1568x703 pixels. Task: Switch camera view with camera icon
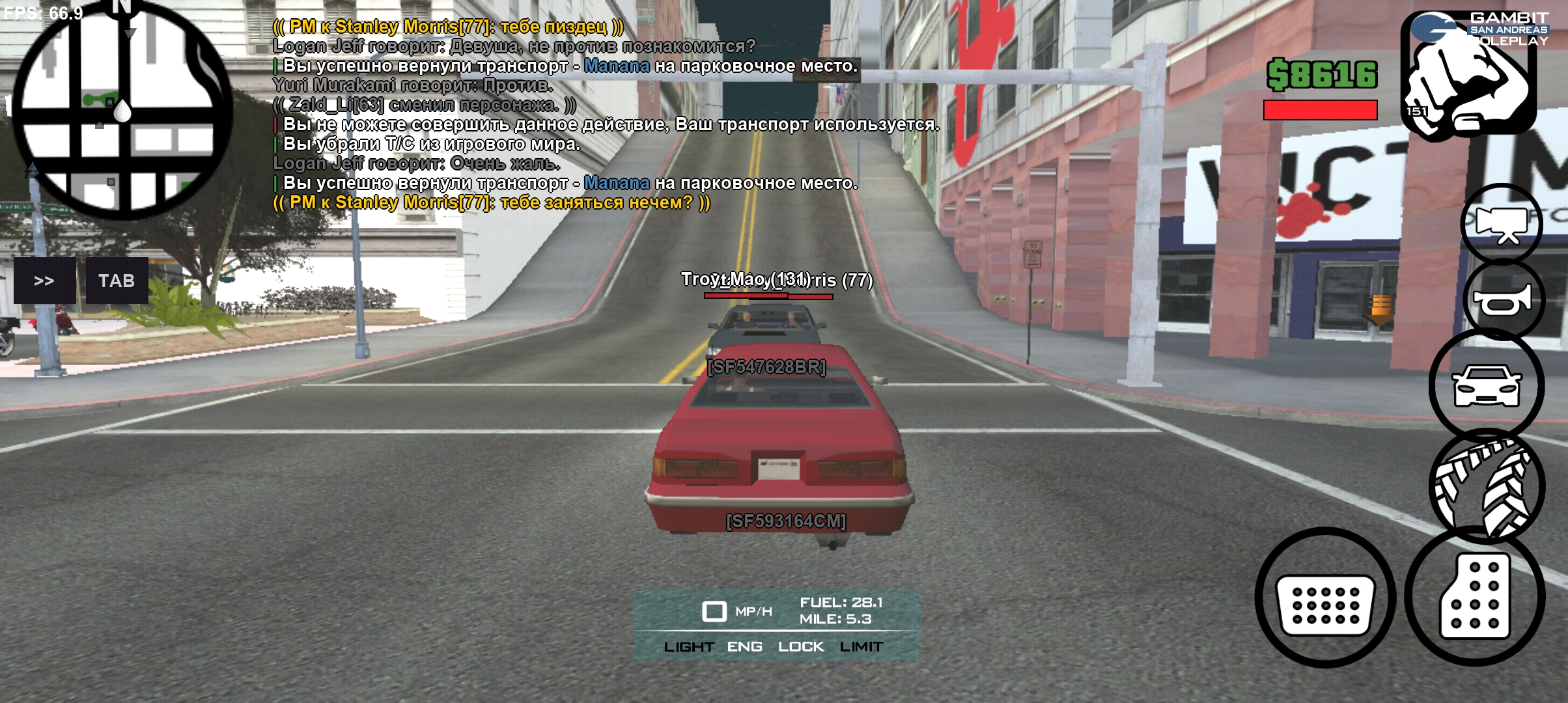point(1502,224)
